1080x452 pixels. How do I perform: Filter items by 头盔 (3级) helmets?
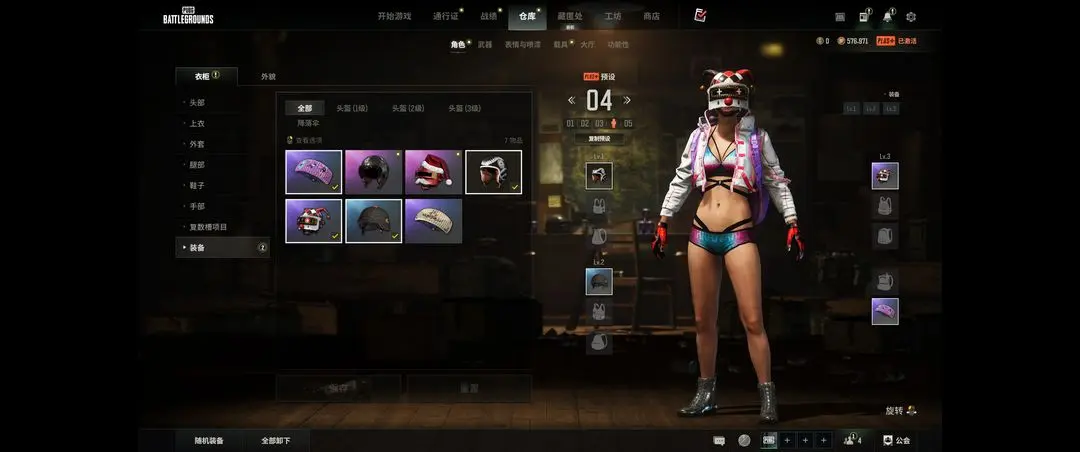pyautogui.click(x=464, y=108)
